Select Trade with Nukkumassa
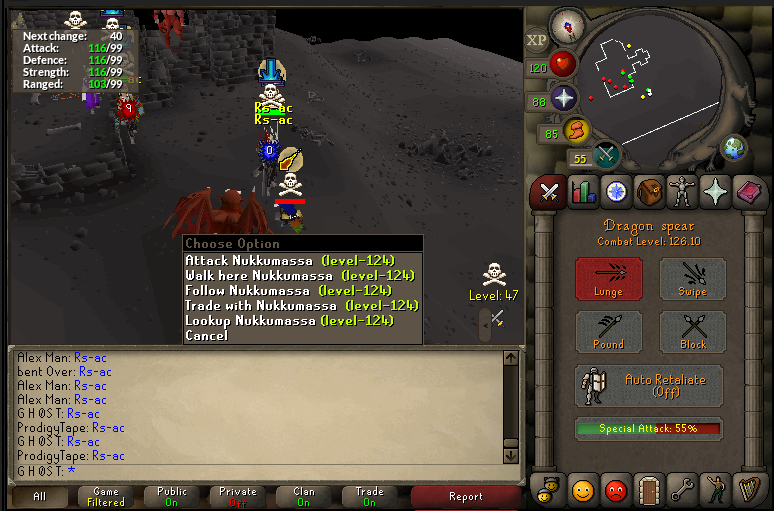Viewport: 774px width, 511px height. tap(301, 306)
